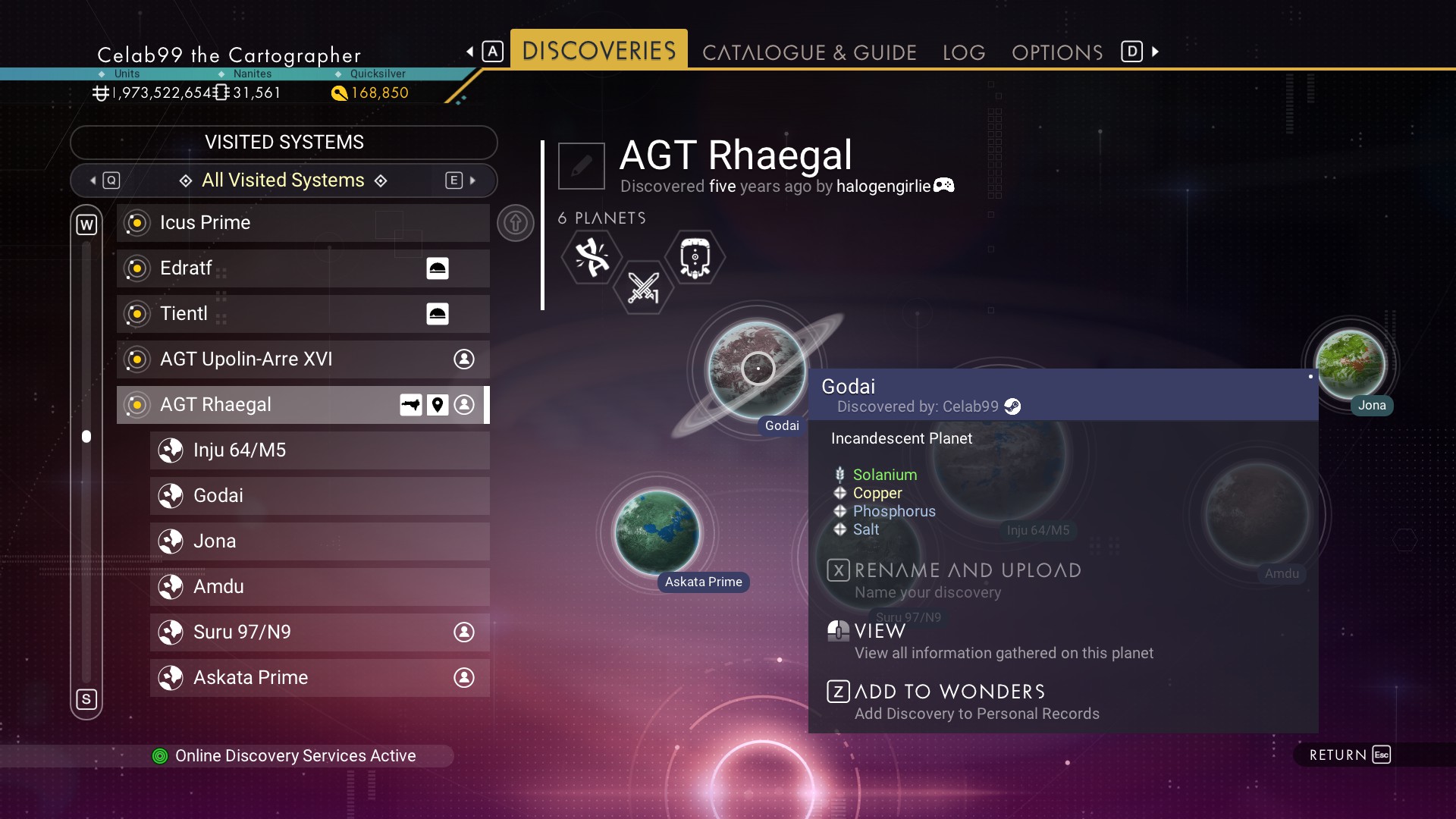Select the Discoveries tab
Image resolution: width=1456 pixels, height=819 pixels.
[x=598, y=51]
